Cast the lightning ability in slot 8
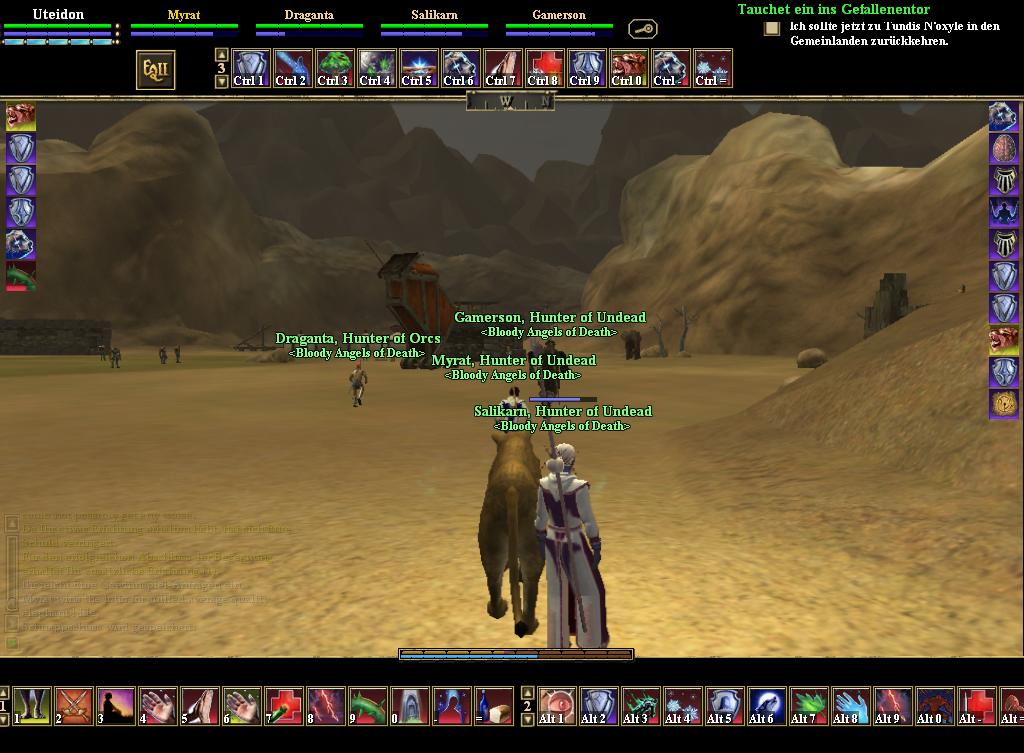Viewport: 1024px width, 753px height. tap(326, 705)
